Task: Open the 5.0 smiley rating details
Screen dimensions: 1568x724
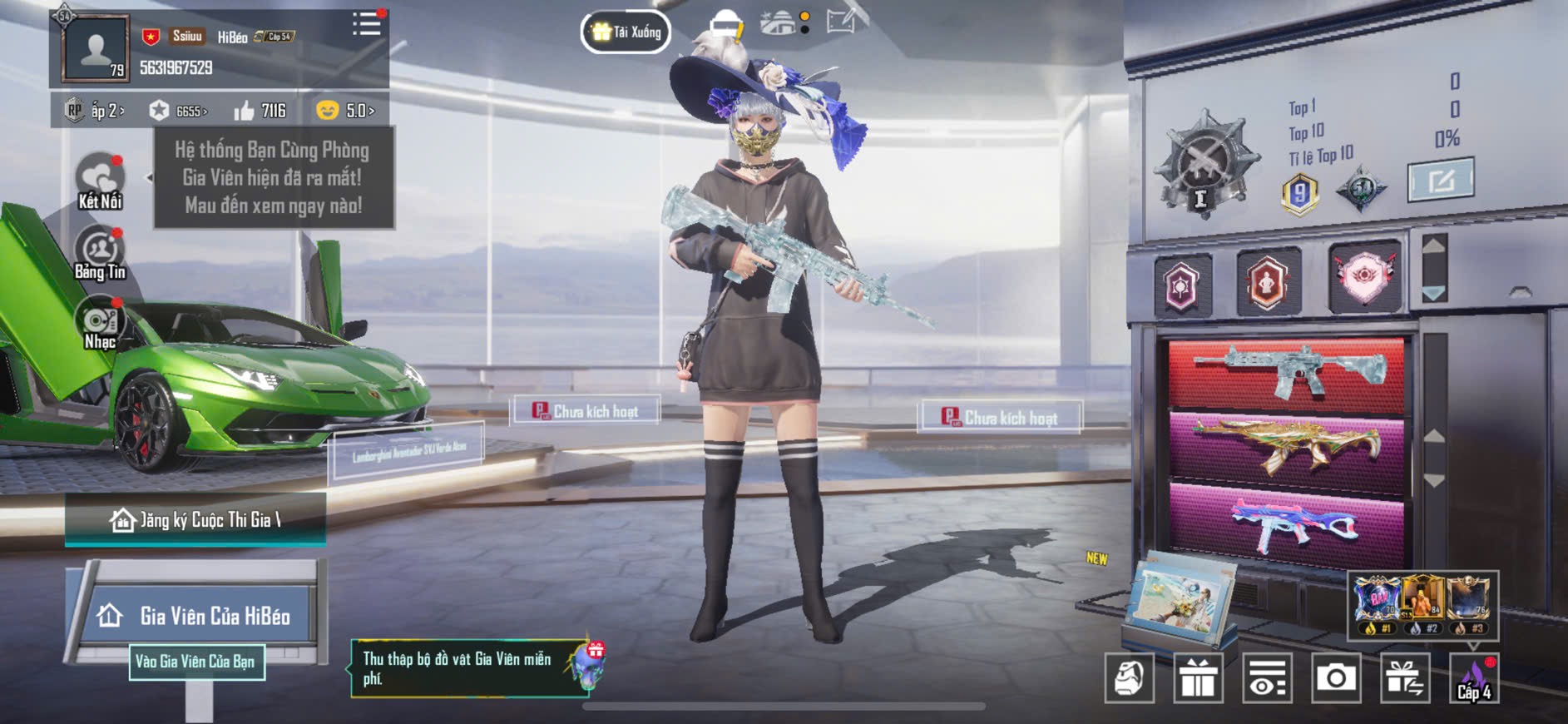Action: point(345,111)
